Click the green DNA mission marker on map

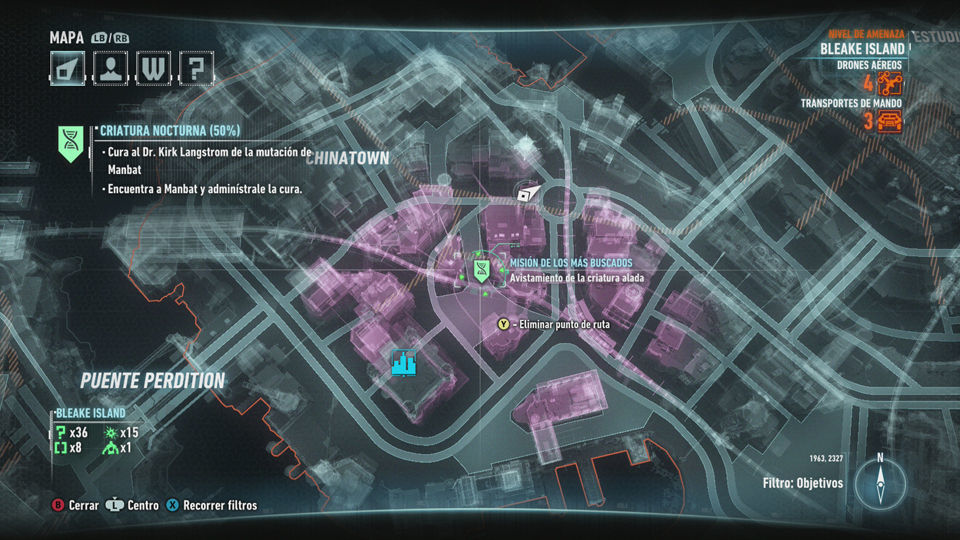click(x=481, y=268)
